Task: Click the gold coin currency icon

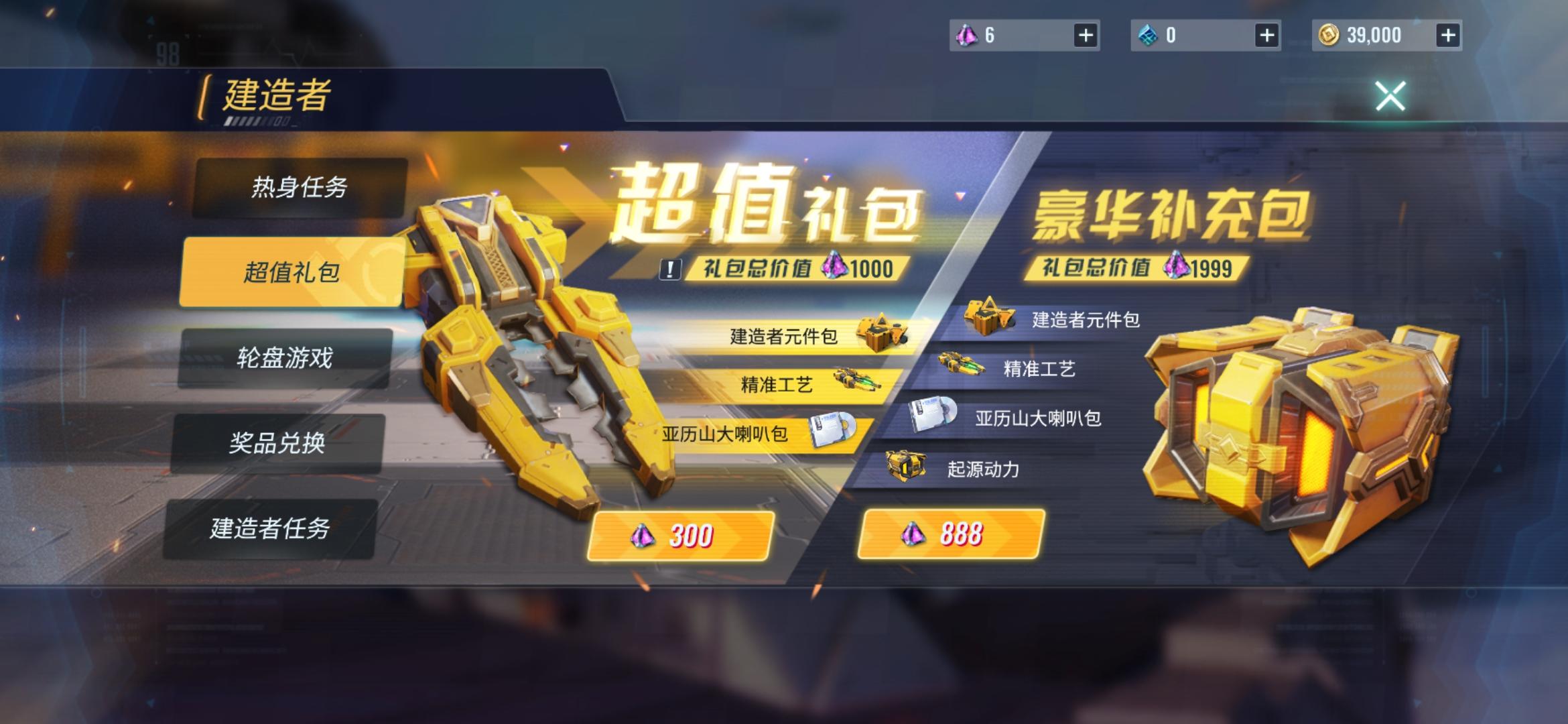Action: pos(1327,35)
